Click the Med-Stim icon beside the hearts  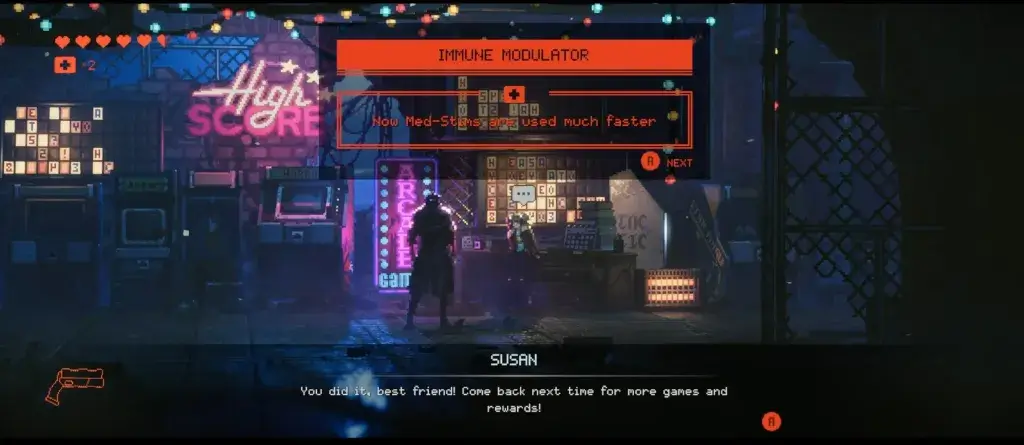65,65
